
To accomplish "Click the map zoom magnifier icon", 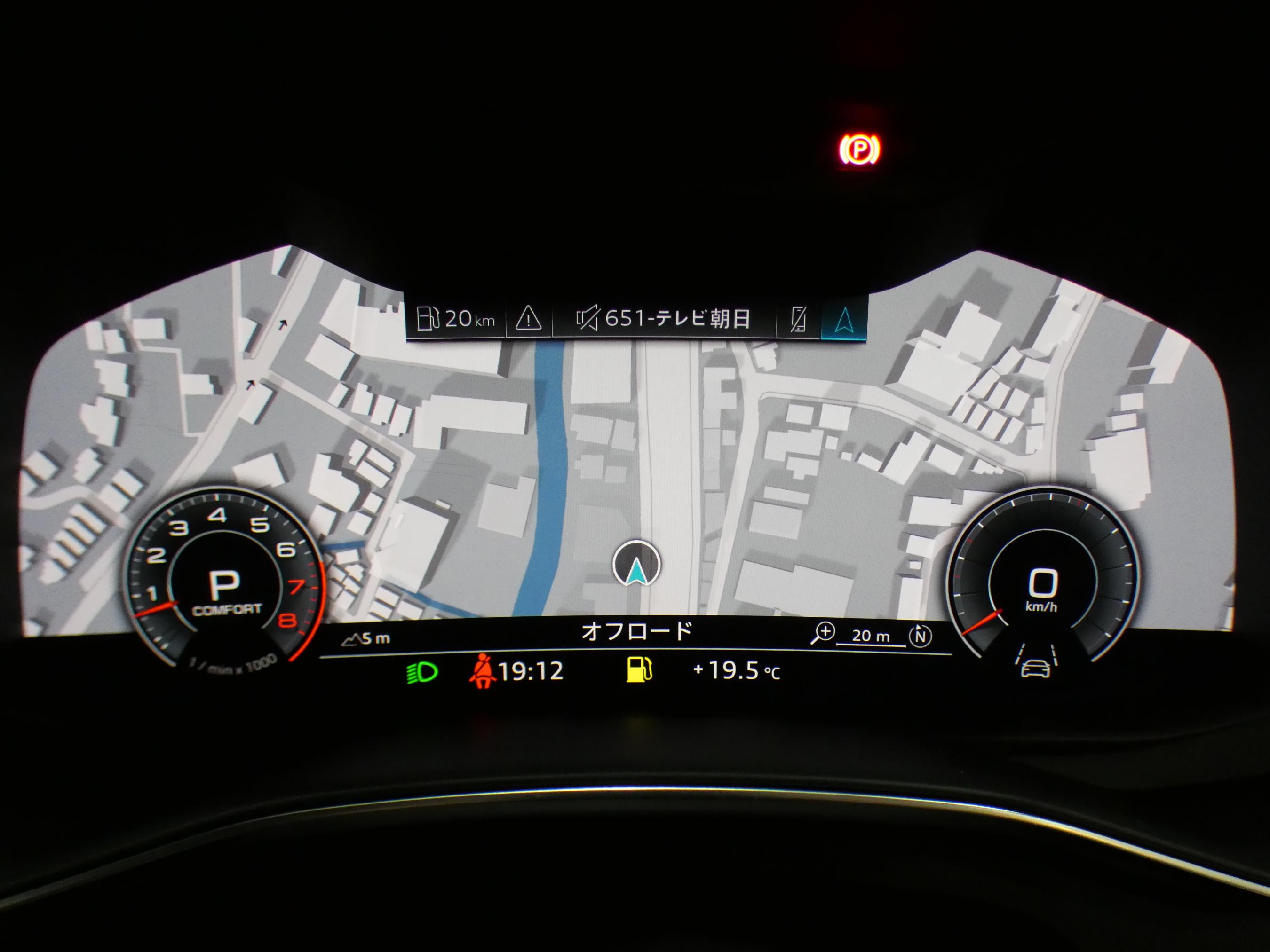I will coord(823,634).
